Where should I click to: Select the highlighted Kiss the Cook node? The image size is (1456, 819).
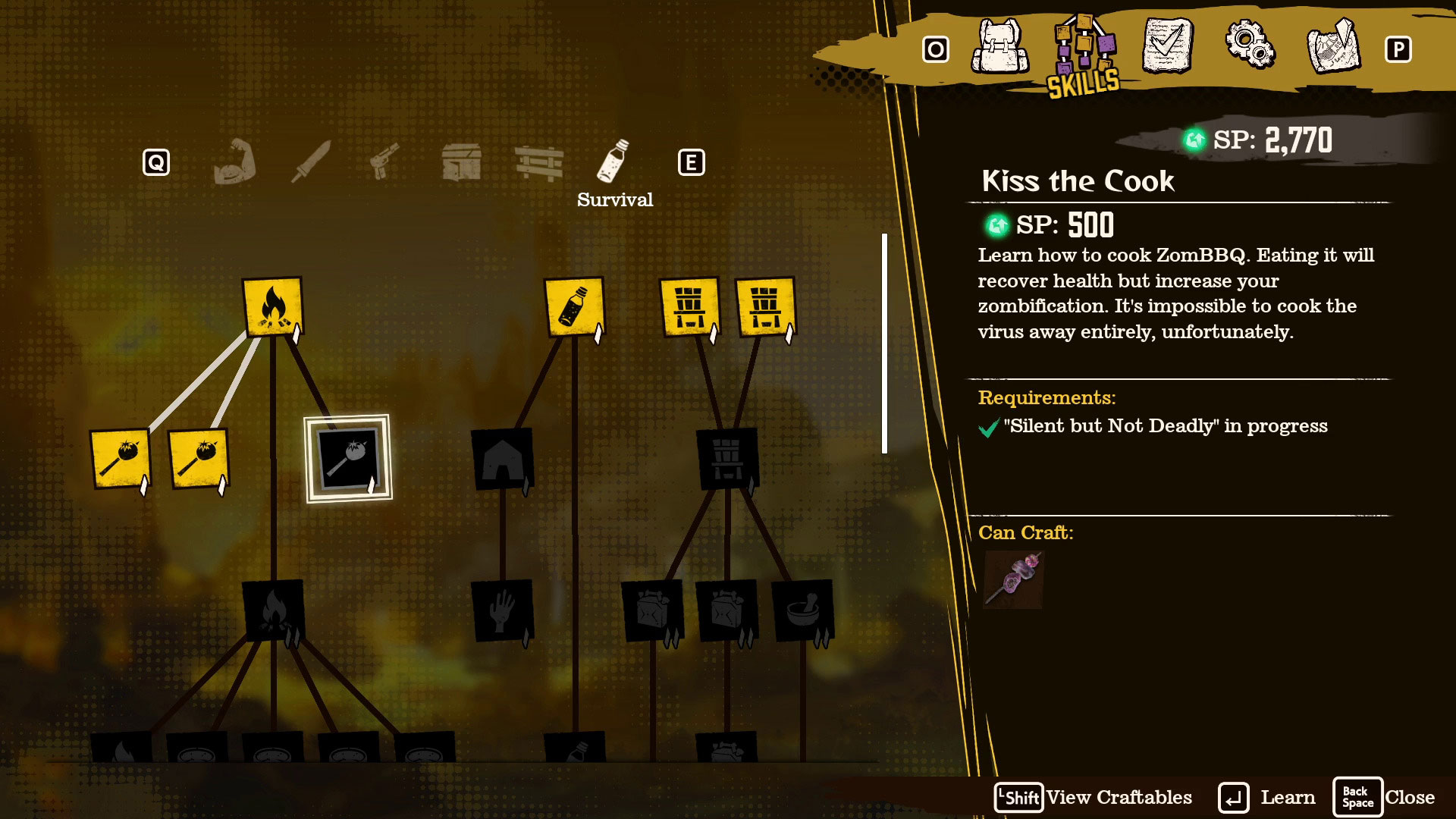pos(348,458)
